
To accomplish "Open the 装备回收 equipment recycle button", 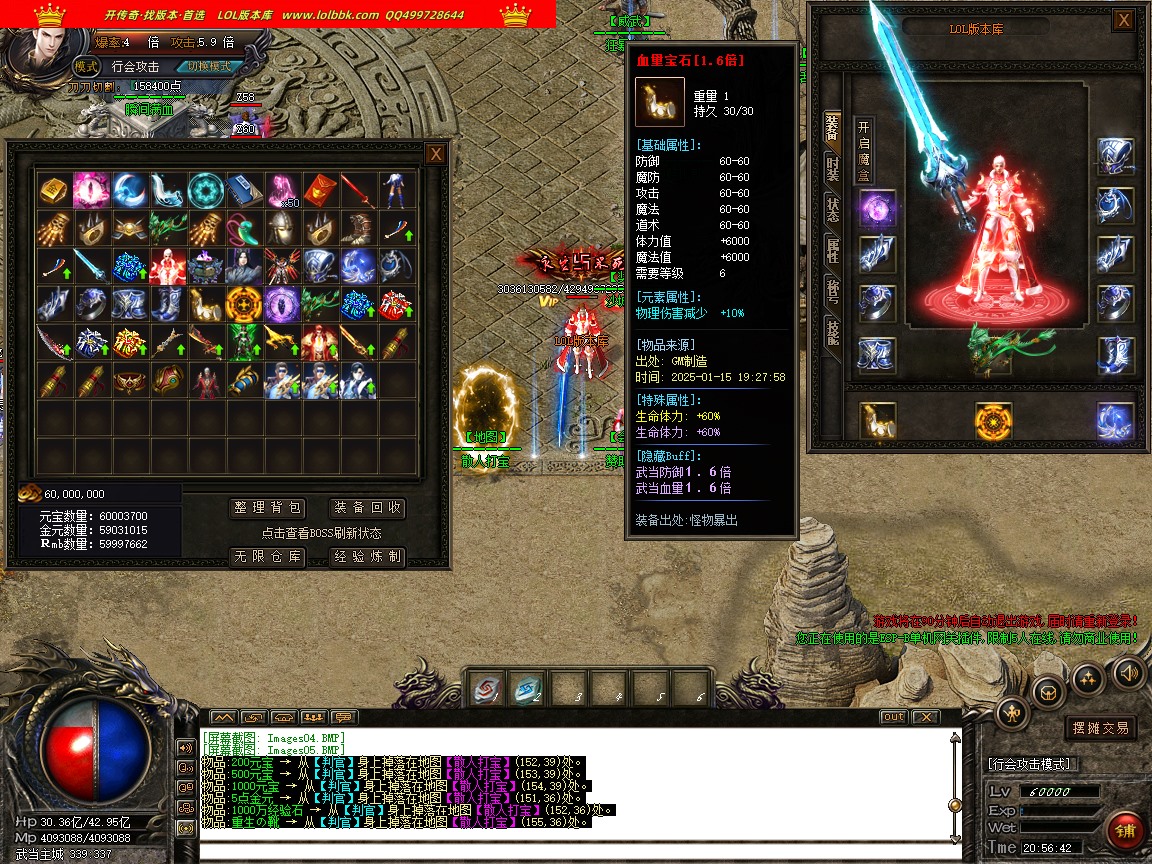I will tap(367, 508).
